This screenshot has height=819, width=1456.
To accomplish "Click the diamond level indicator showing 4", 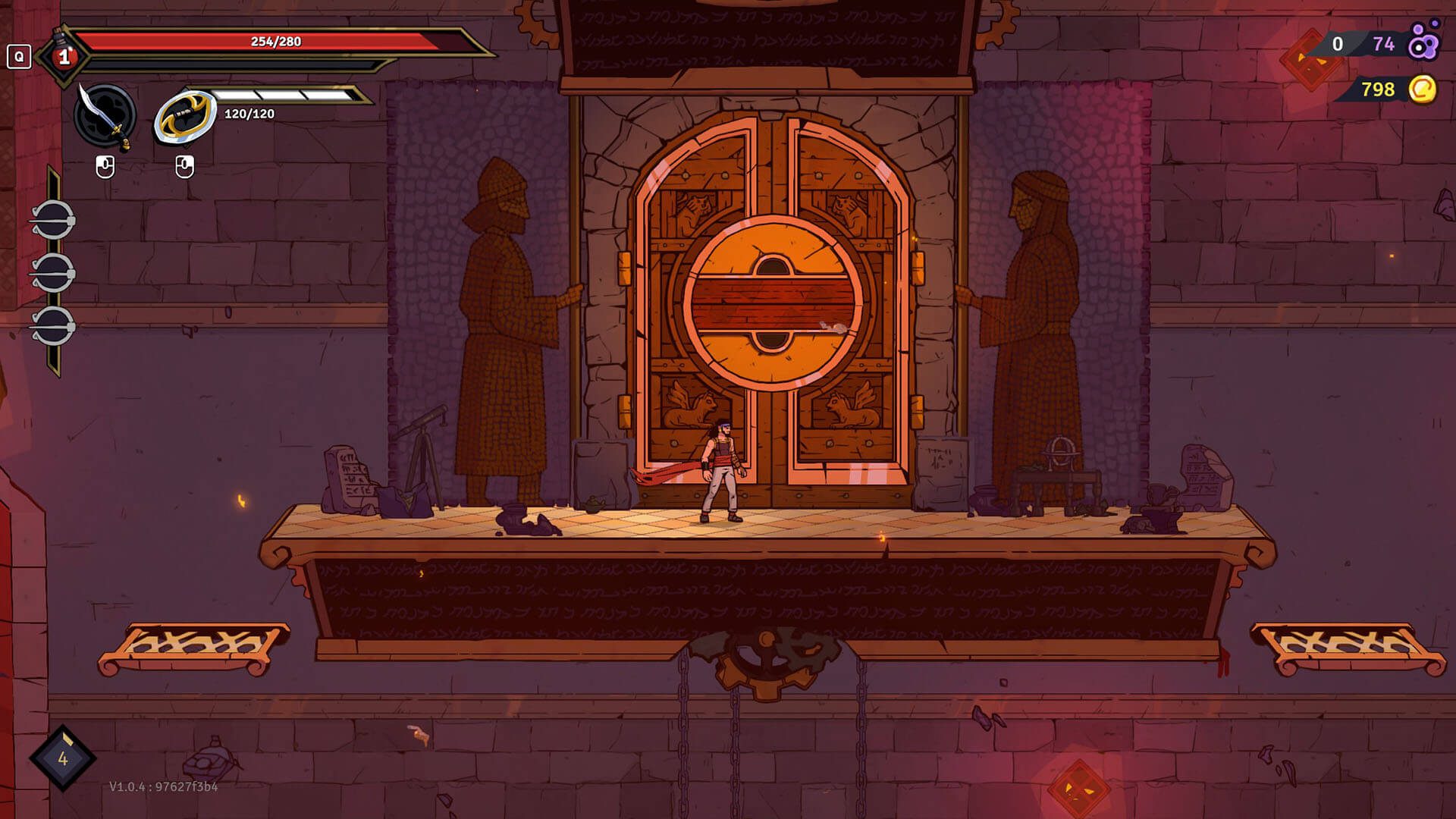I will pyautogui.click(x=63, y=758).
